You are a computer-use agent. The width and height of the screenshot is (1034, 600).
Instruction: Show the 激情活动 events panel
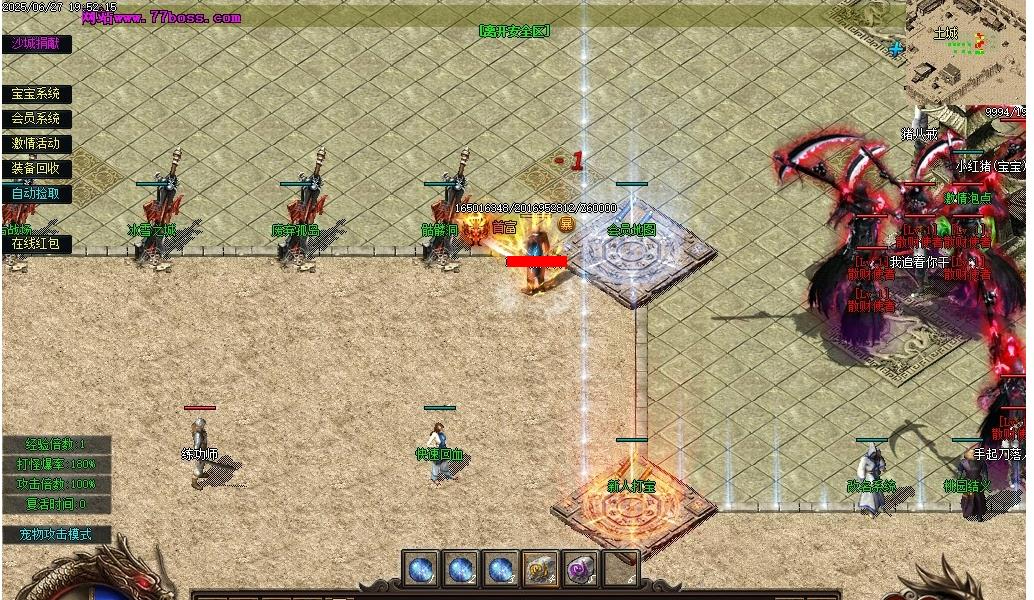[x=36, y=144]
